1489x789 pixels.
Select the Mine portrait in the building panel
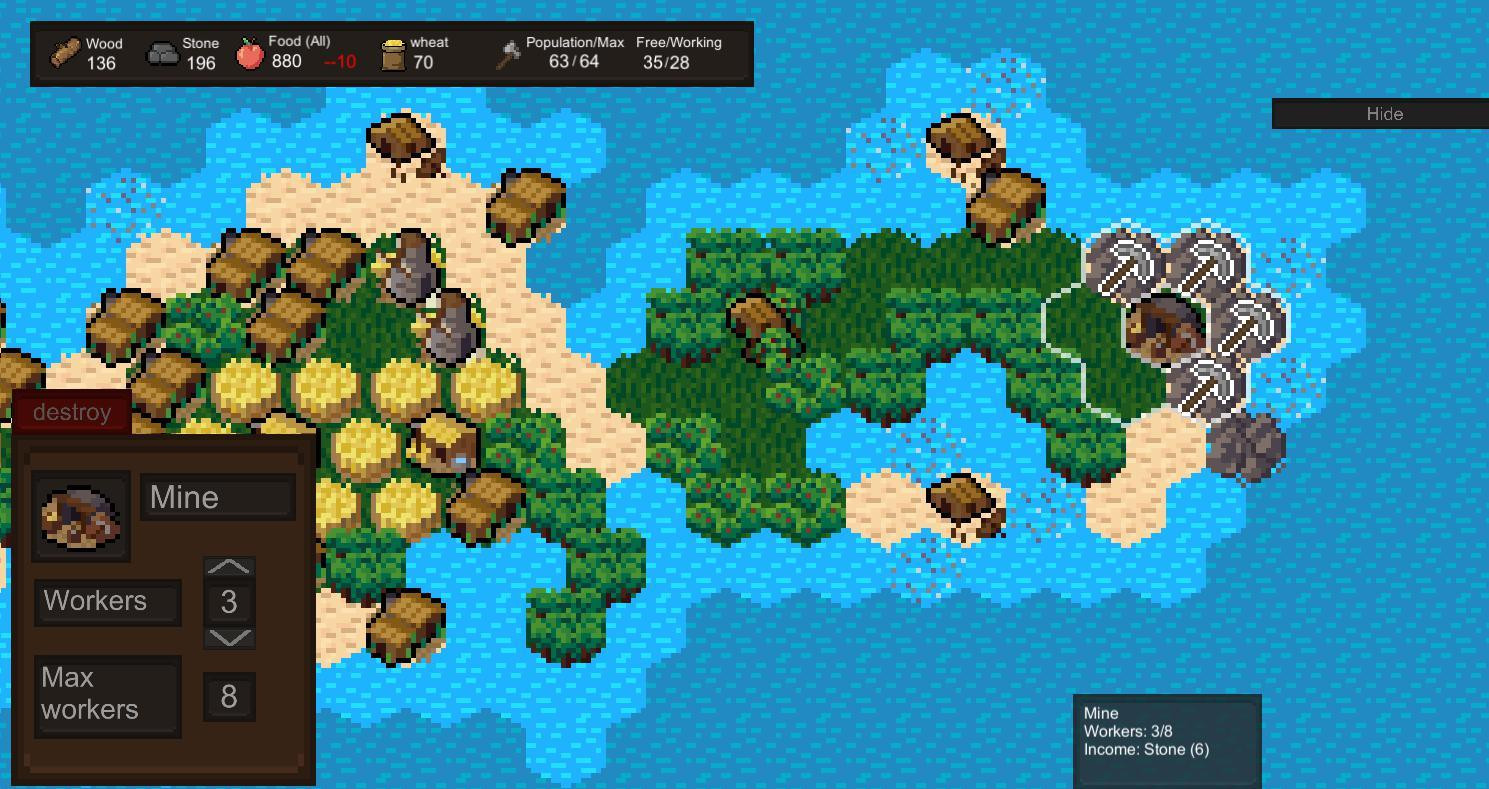point(81,513)
